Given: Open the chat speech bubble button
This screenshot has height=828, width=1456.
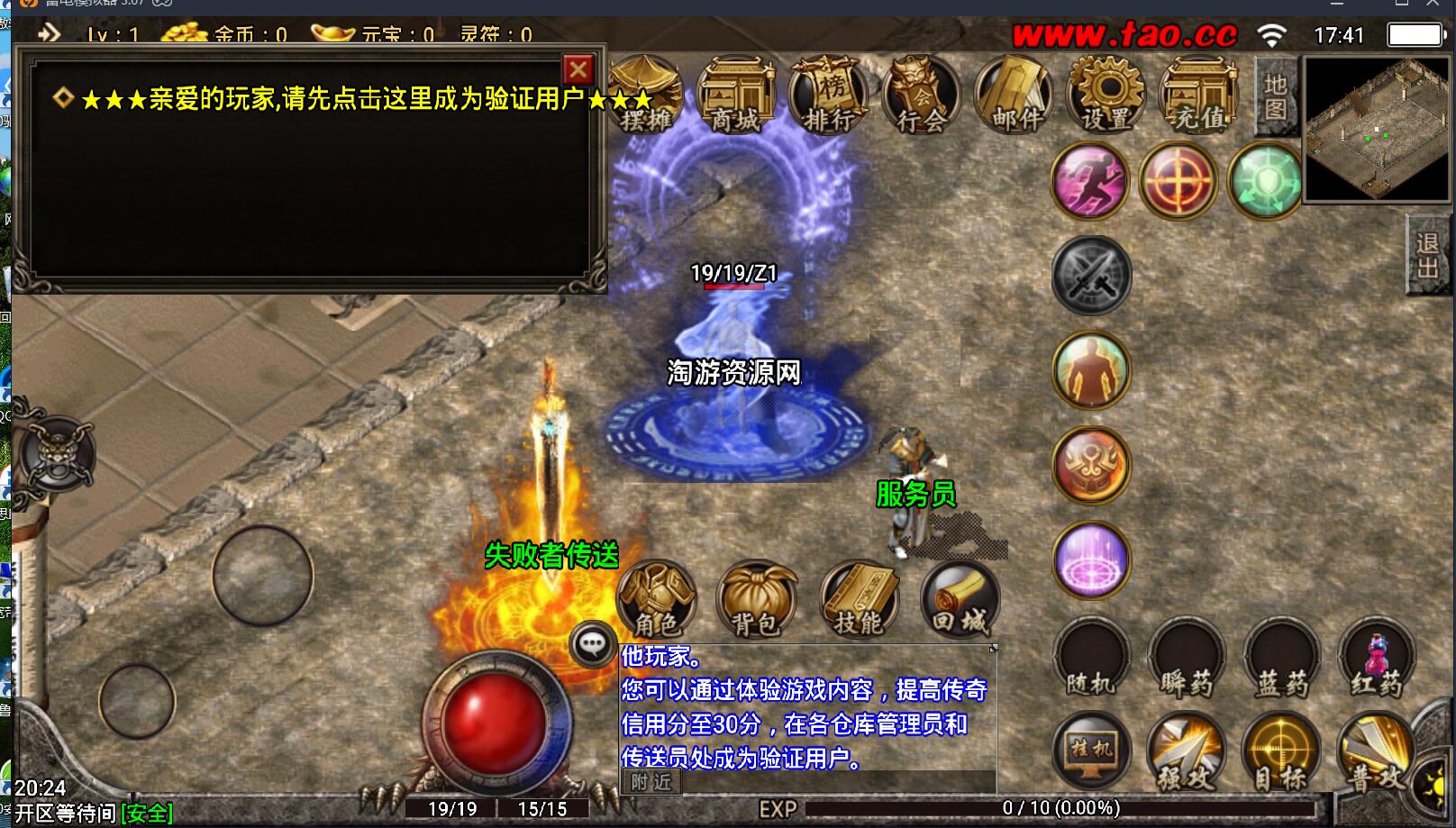Looking at the screenshot, I should [x=592, y=643].
